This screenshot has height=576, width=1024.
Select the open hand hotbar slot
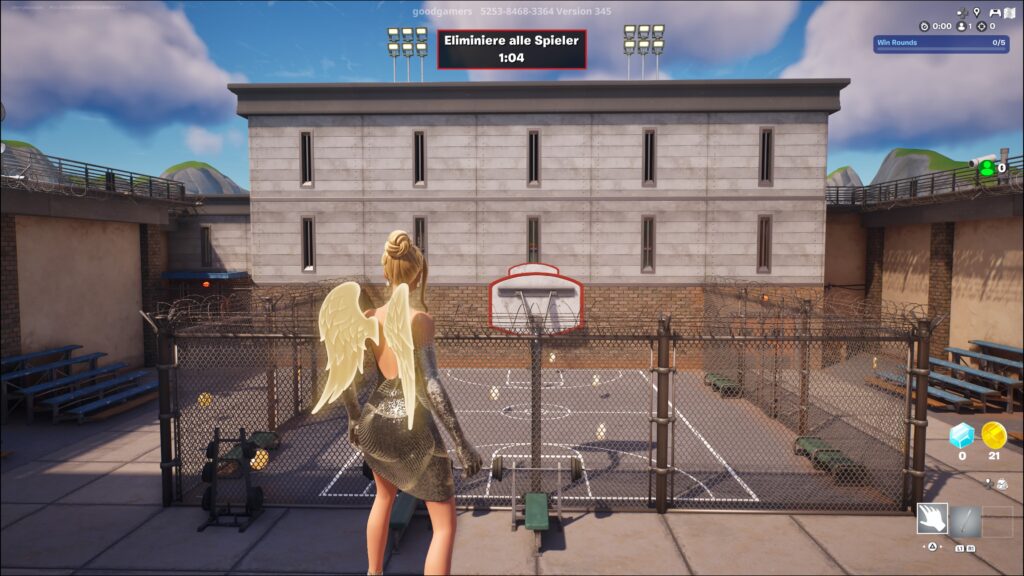click(x=932, y=520)
